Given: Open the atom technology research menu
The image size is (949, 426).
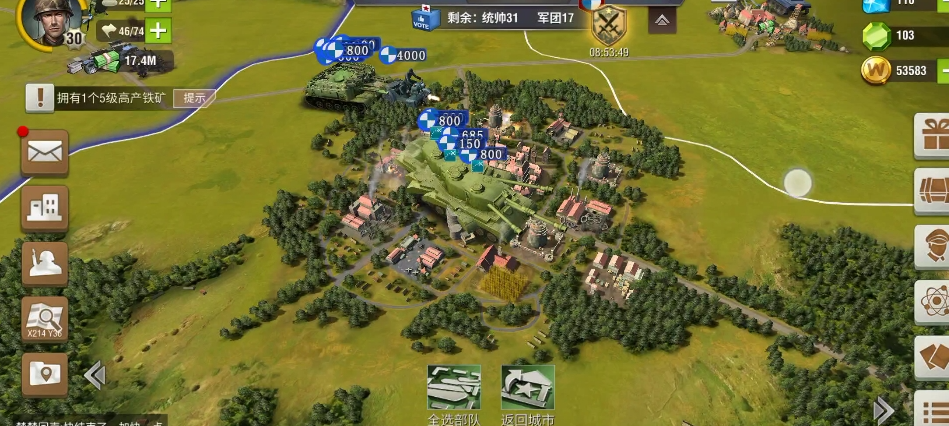Looking at the screenshot, I should pos(935,301).
